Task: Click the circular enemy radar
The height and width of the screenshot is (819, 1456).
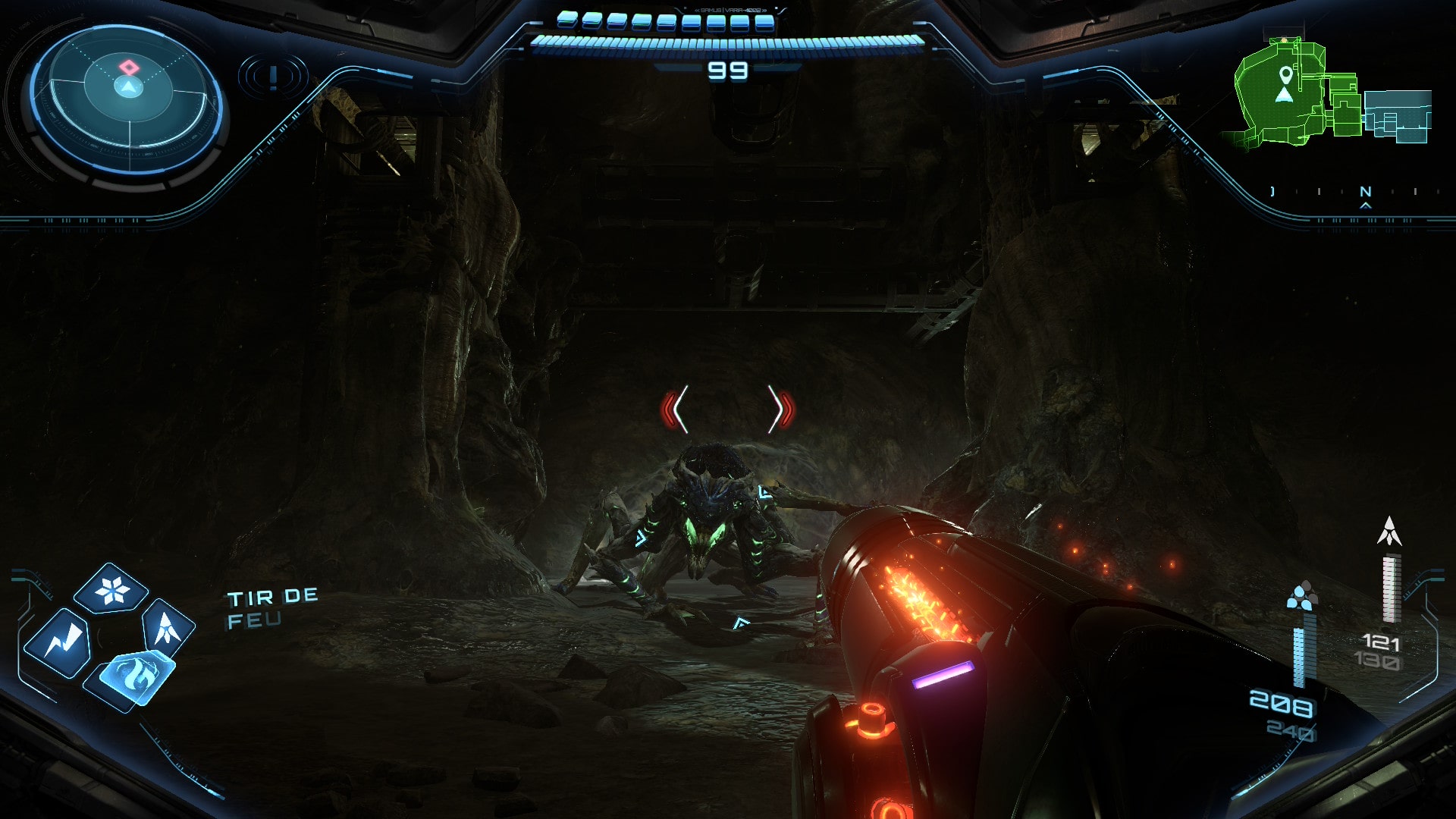Action: coord(128,99)
